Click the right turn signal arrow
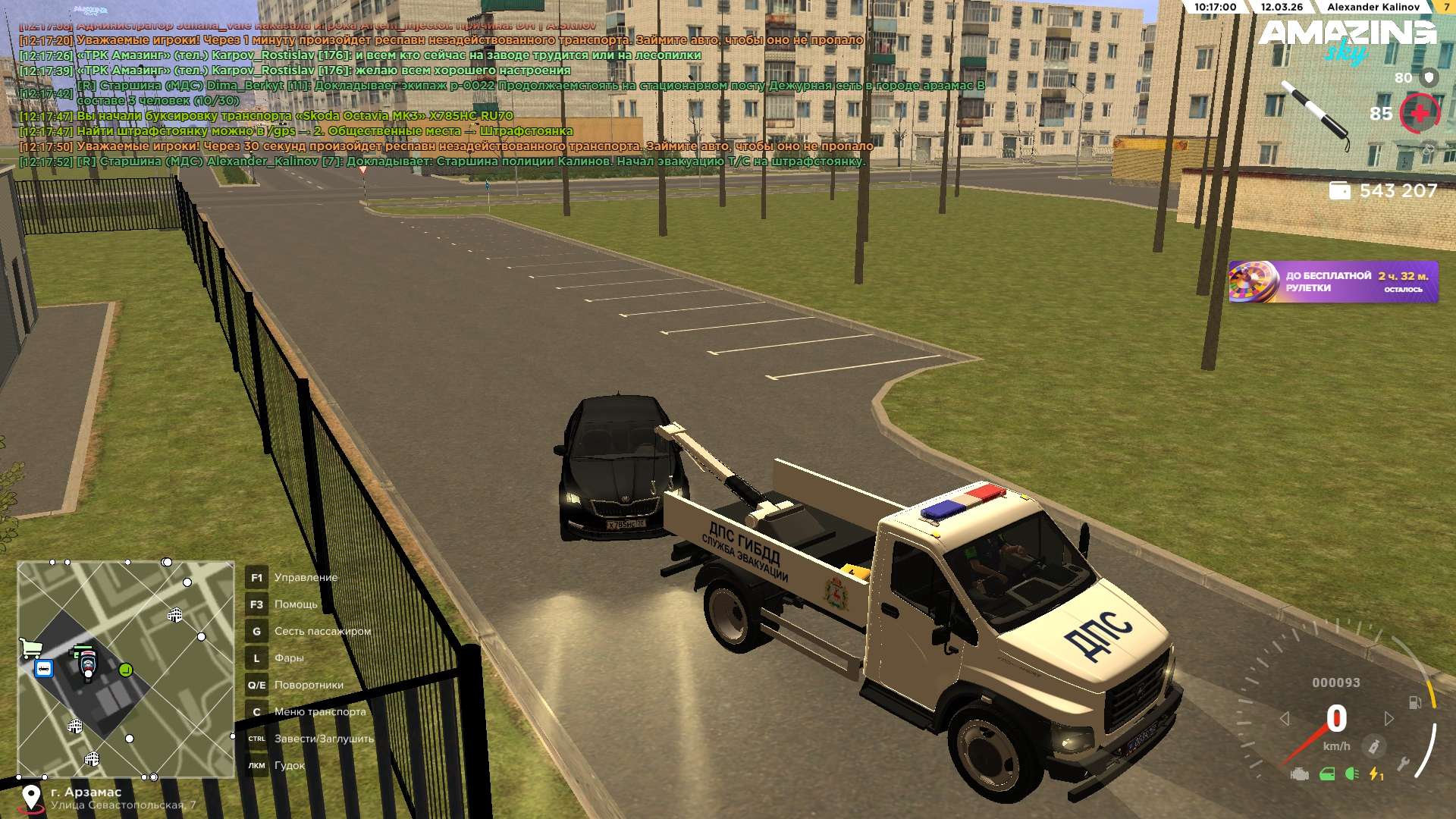The image size is (1456, 819). pyautogui.click(x=1389, y=718)
